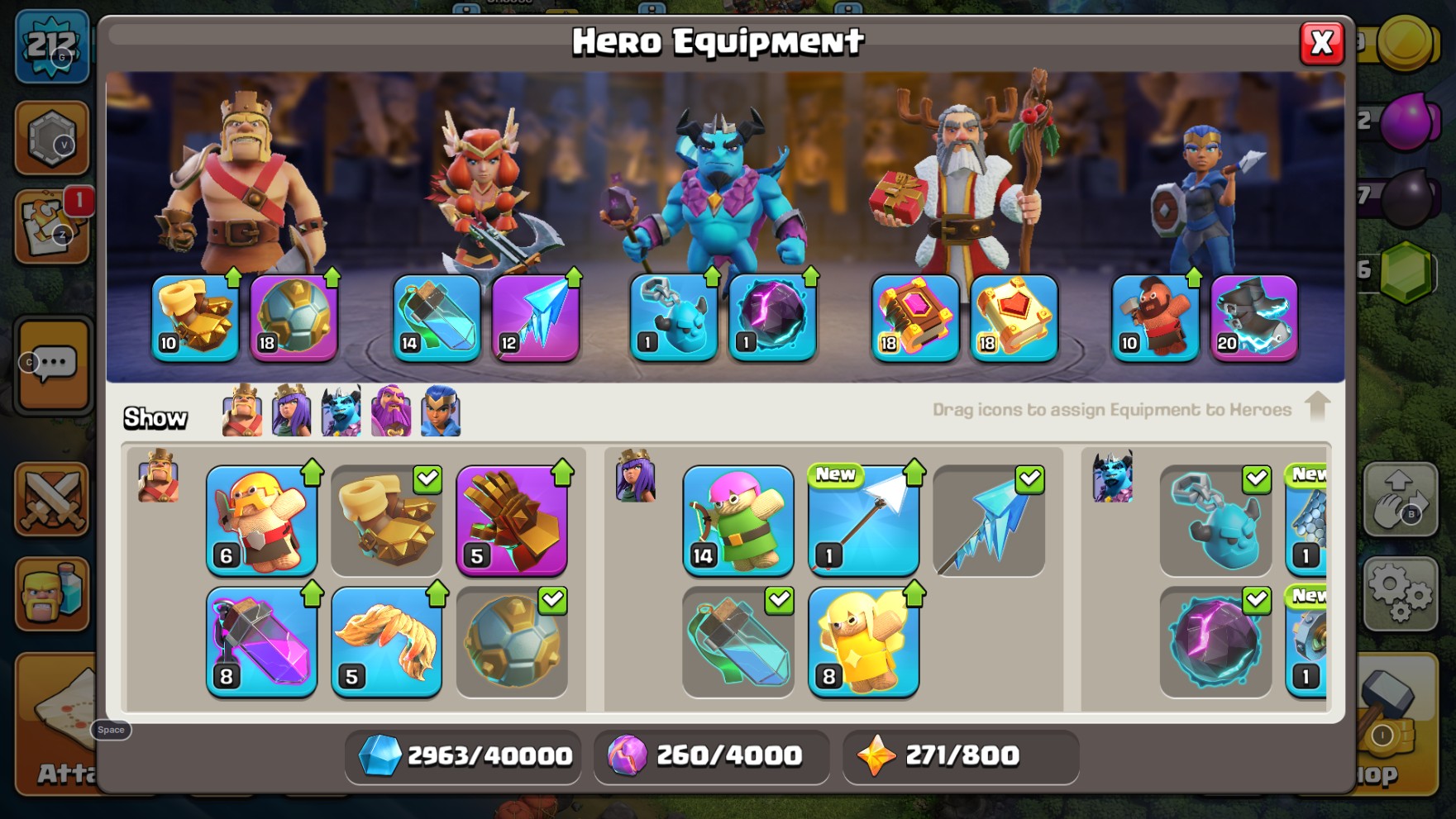The width and height of the screenshot is (1456, 819).
Task: Filter equipment by Minion Prince portrait
Action: tap(341, 411)
